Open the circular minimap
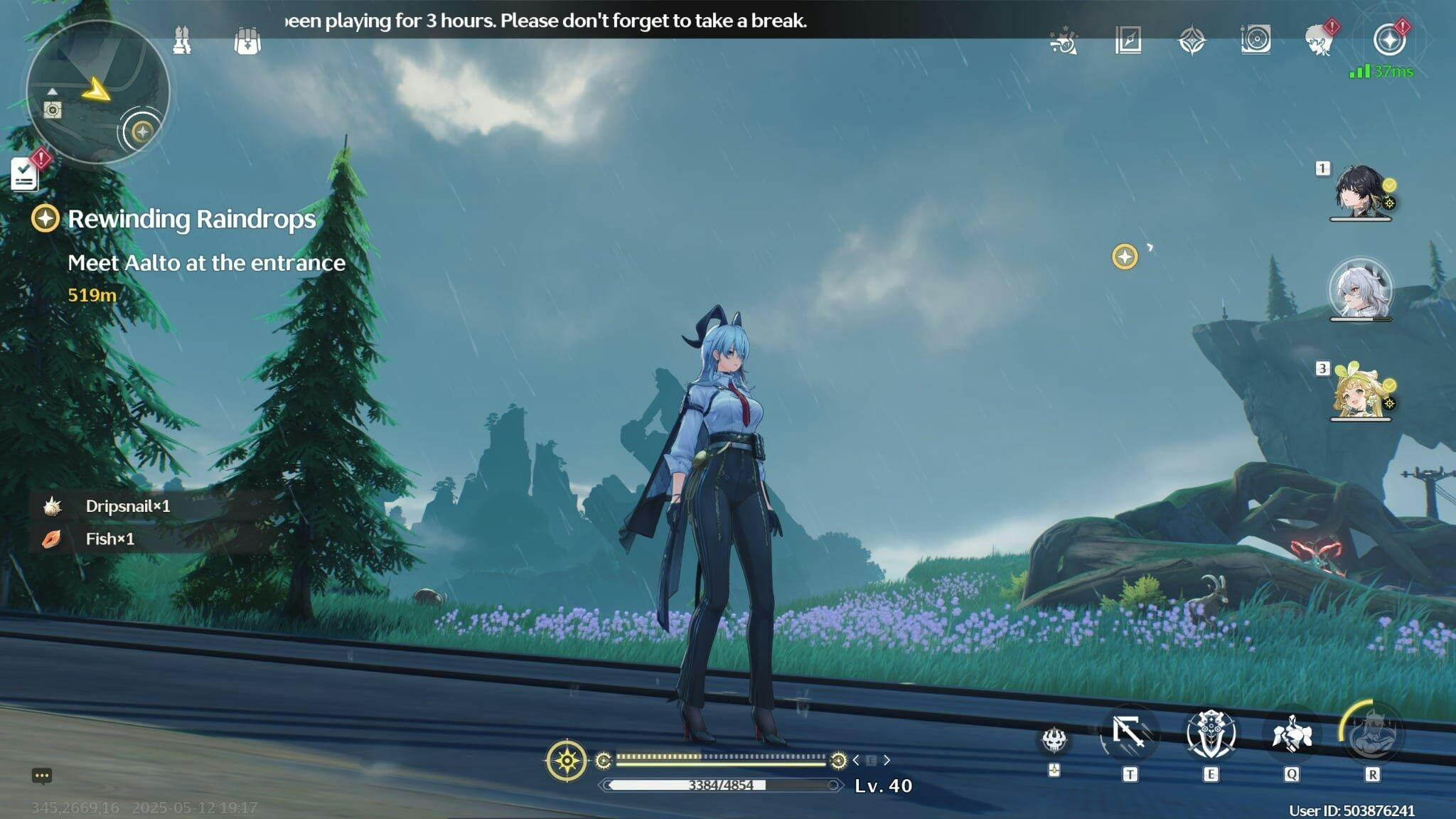This screenshot has width=1456, height=819. (x=97, y=92)
